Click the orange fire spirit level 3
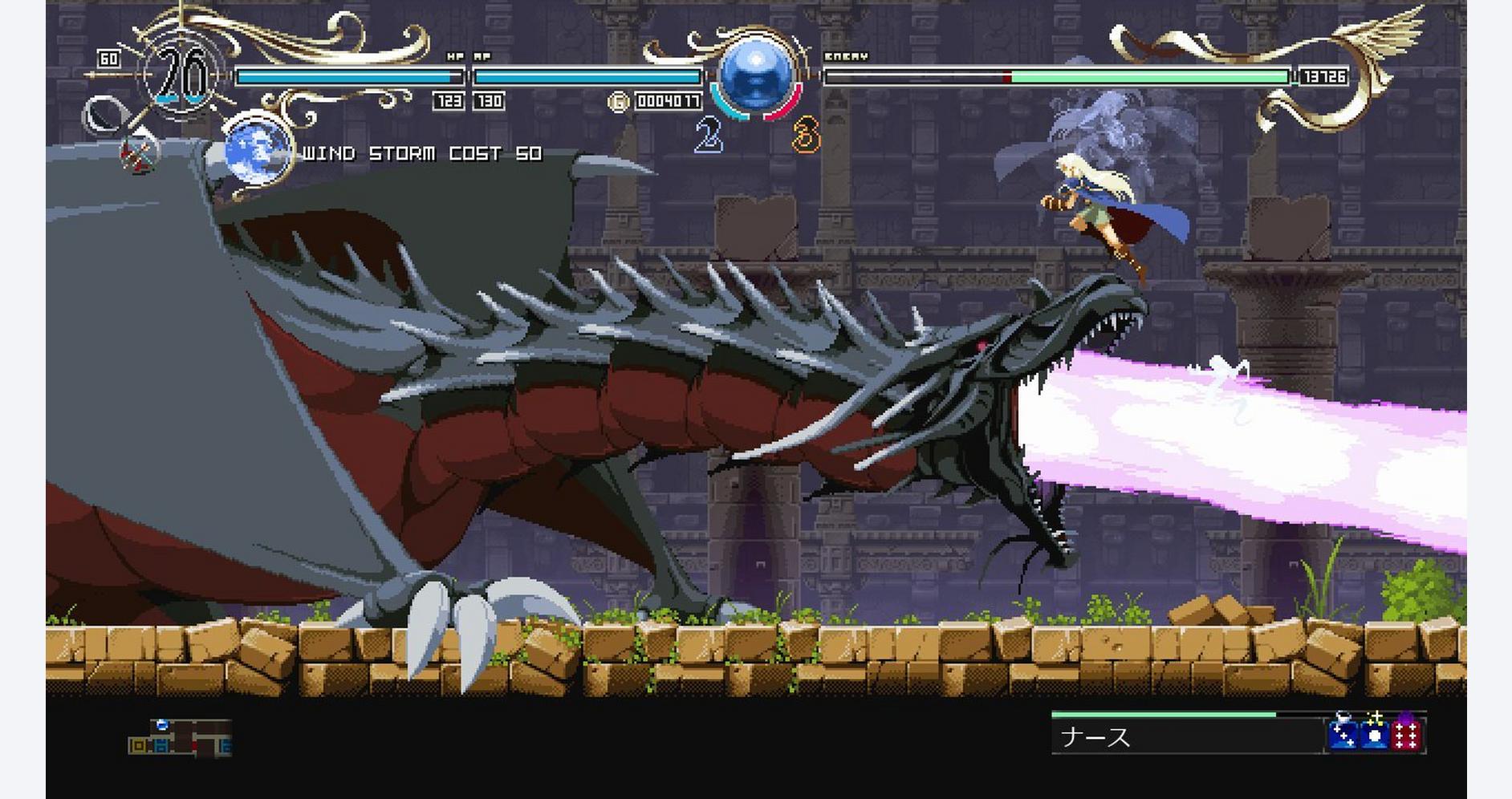The image size is (1512, 799). [x=807, y=135]
